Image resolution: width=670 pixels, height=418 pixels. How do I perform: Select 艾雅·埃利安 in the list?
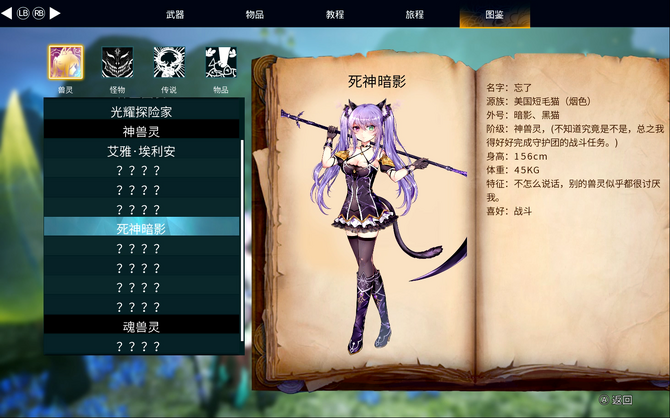(141, 151)
